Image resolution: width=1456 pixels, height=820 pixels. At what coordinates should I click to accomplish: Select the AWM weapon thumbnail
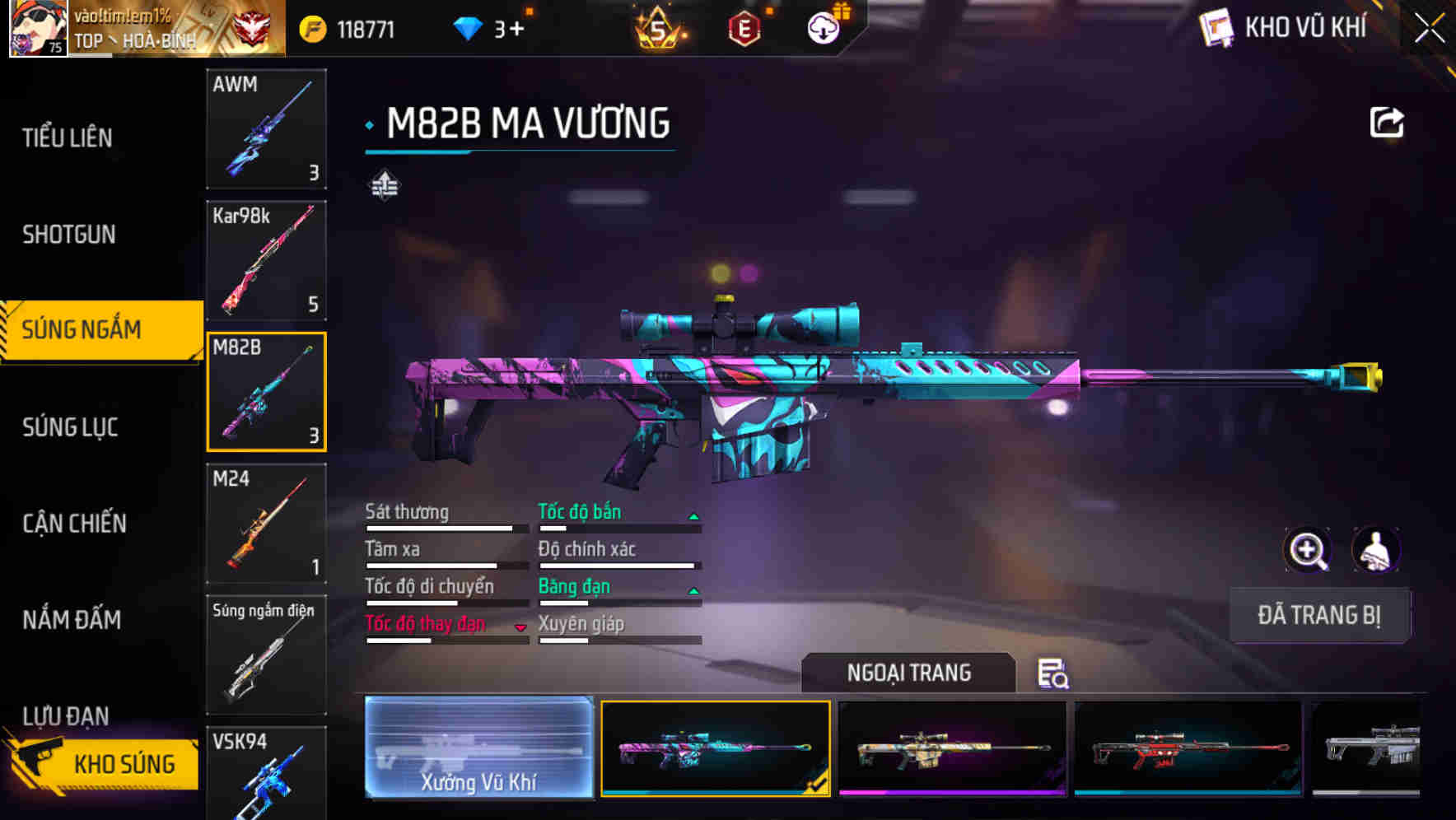tap(266, 129)
